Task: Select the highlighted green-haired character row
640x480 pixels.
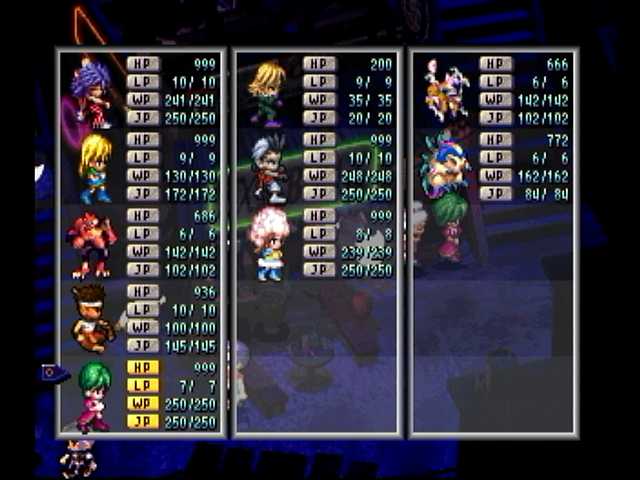Action: coord(95,395)
